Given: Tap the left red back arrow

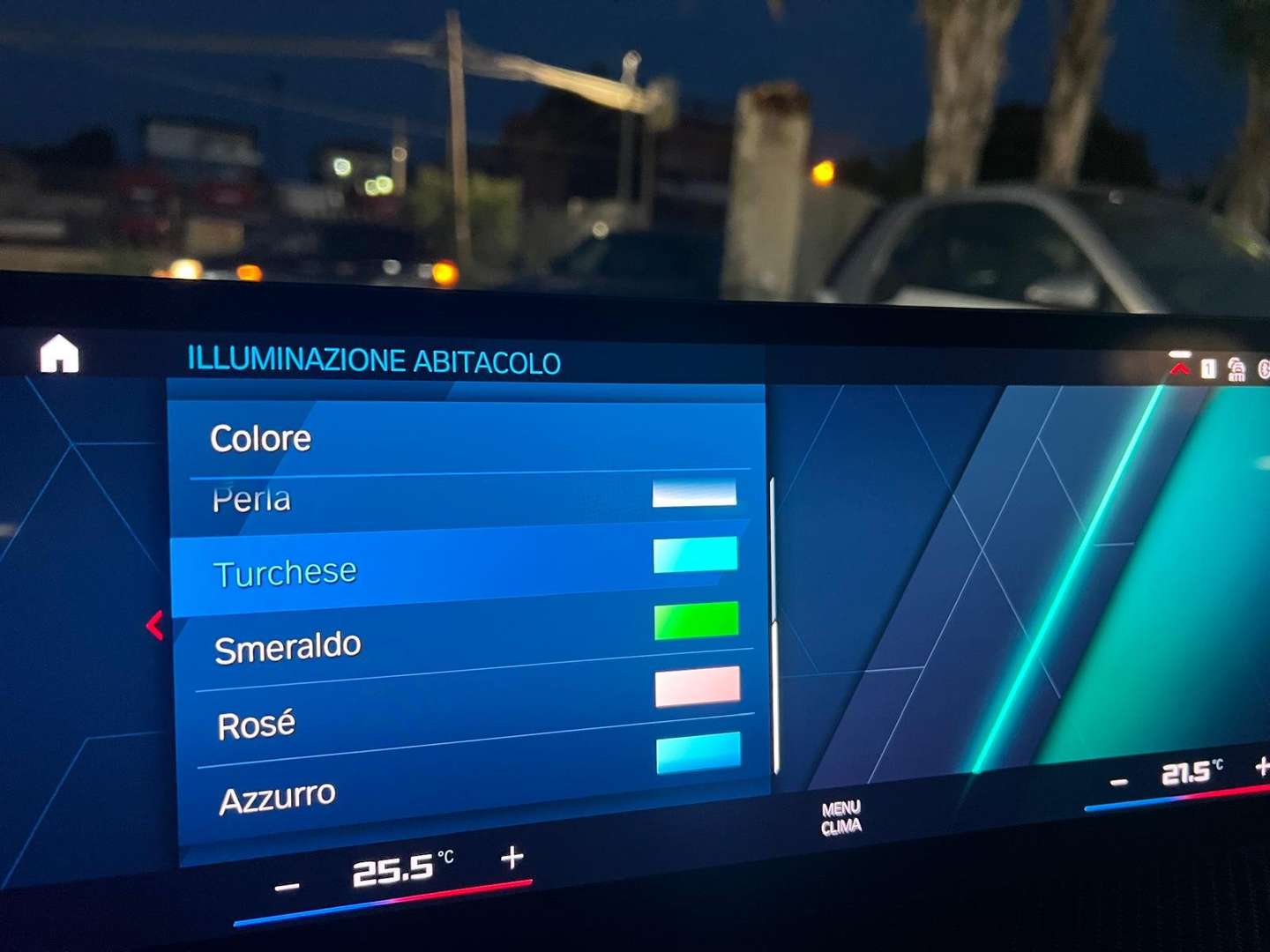Looking at the screenshot, I should tap(154, 625).
